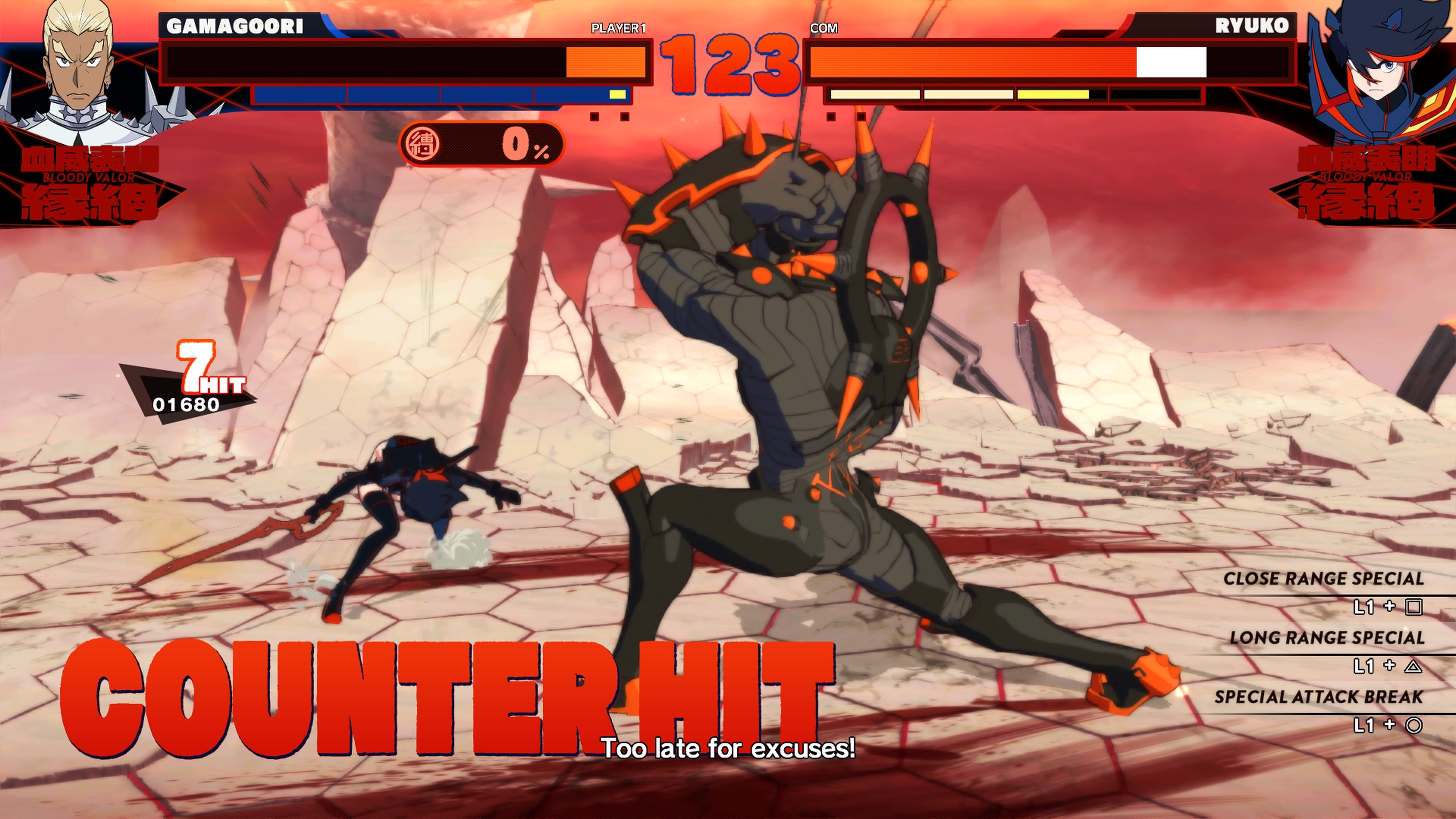Click the 0% gauge bar
This screenshot has height=819, width=1456.
click(483, 145)
